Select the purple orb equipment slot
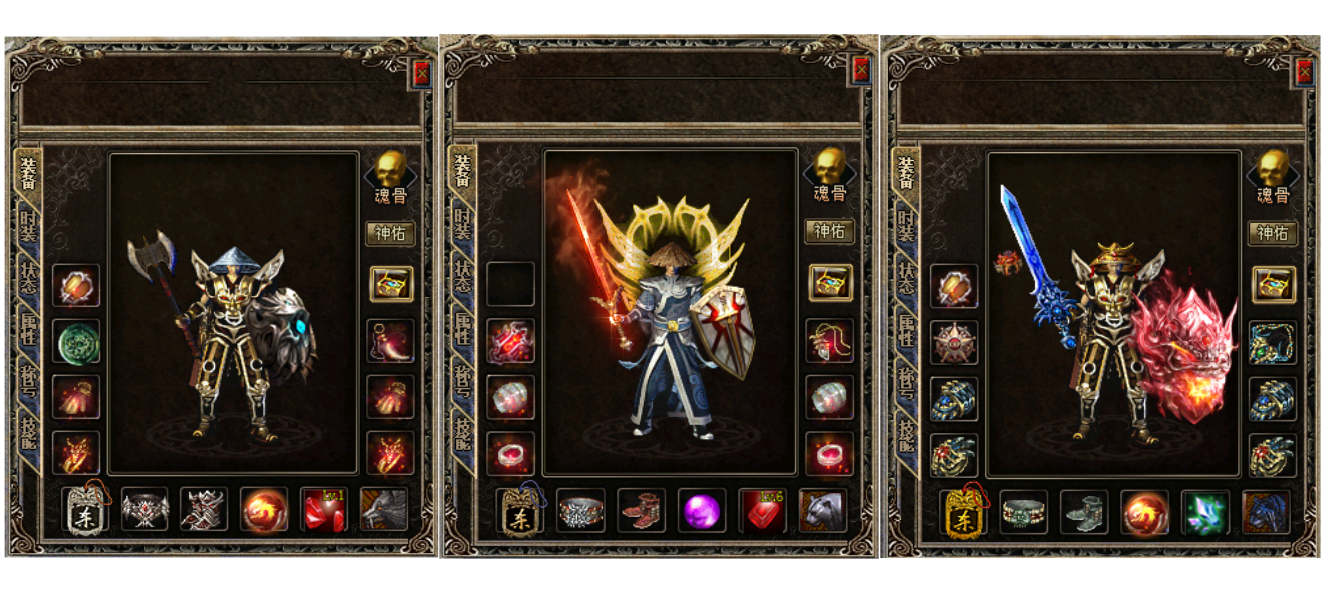 pos(702,511)
